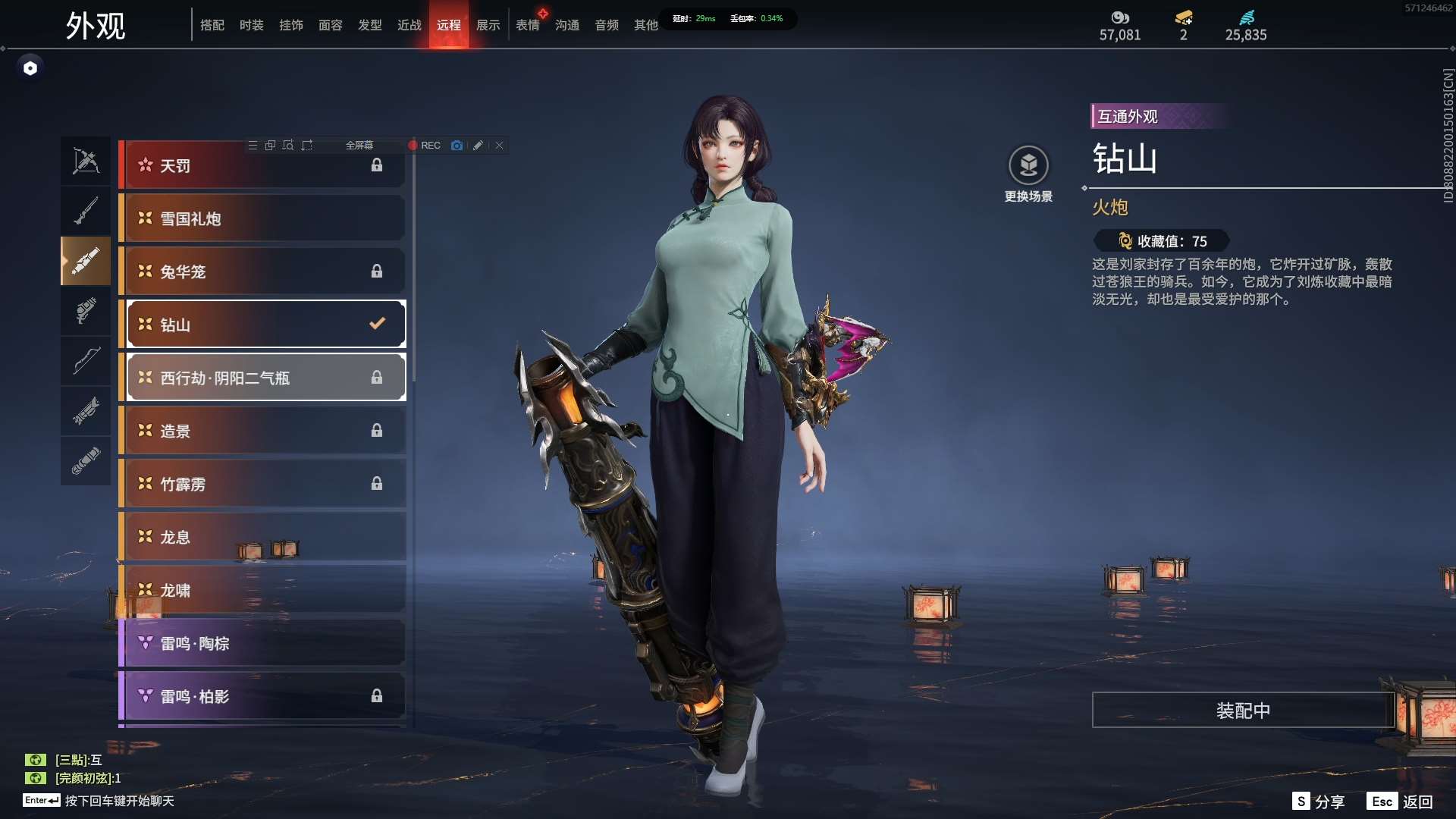1456x819 pixels.
Task: Click the 更换场景 scene change button
Action: coord(1028,174)
